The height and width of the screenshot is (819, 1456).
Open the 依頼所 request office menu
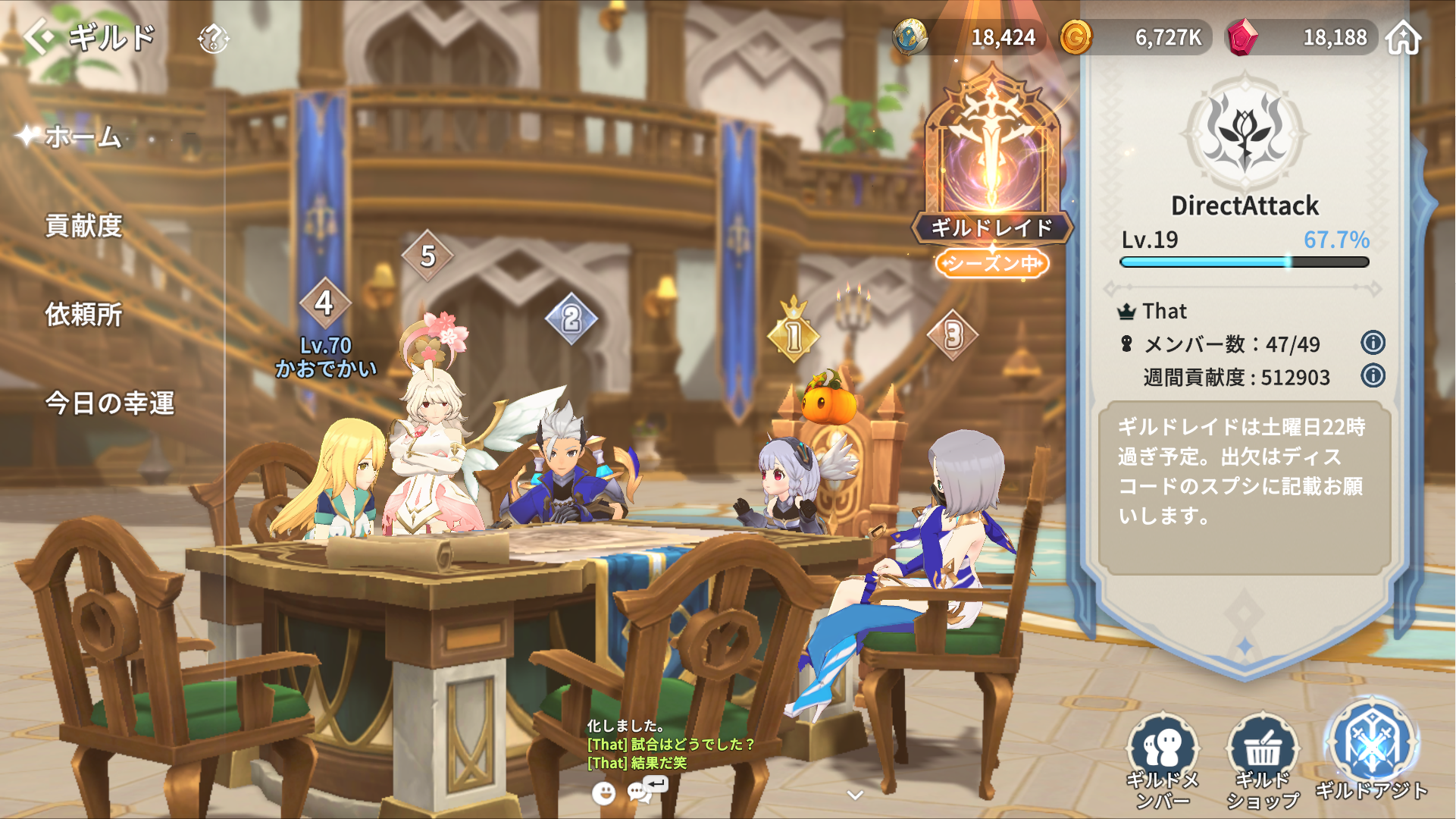point(83,315)
